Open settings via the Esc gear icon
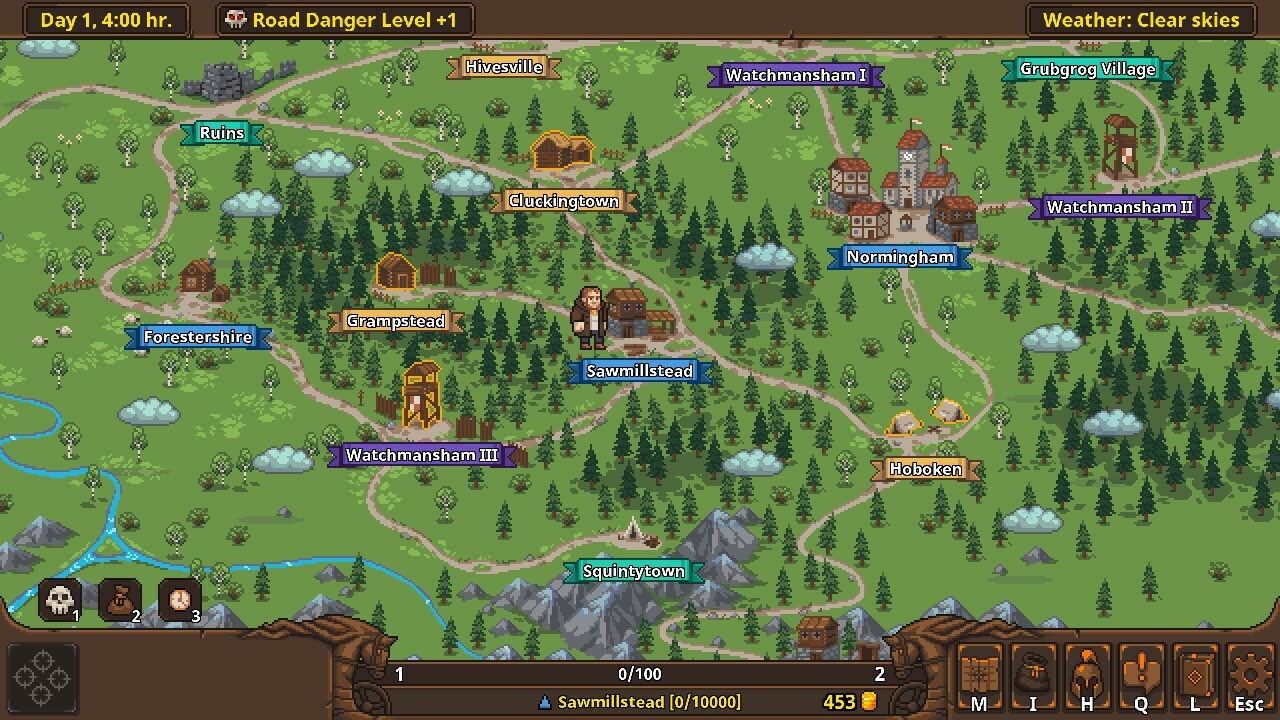The image size is (1280, 720). pos(1248,676)
